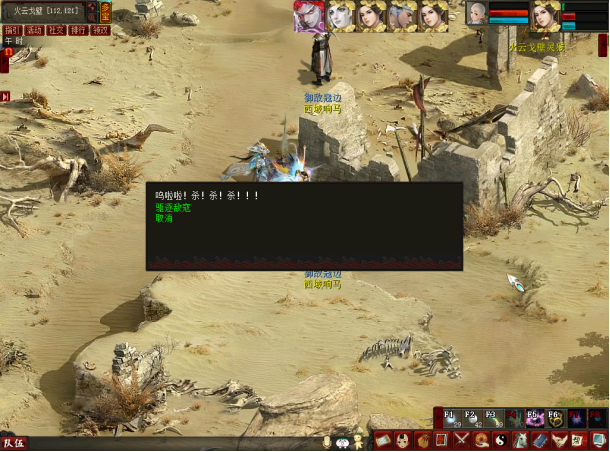
Task: Open the white horse mount icon
Action: pyautogui.click(x=521, y=441)
